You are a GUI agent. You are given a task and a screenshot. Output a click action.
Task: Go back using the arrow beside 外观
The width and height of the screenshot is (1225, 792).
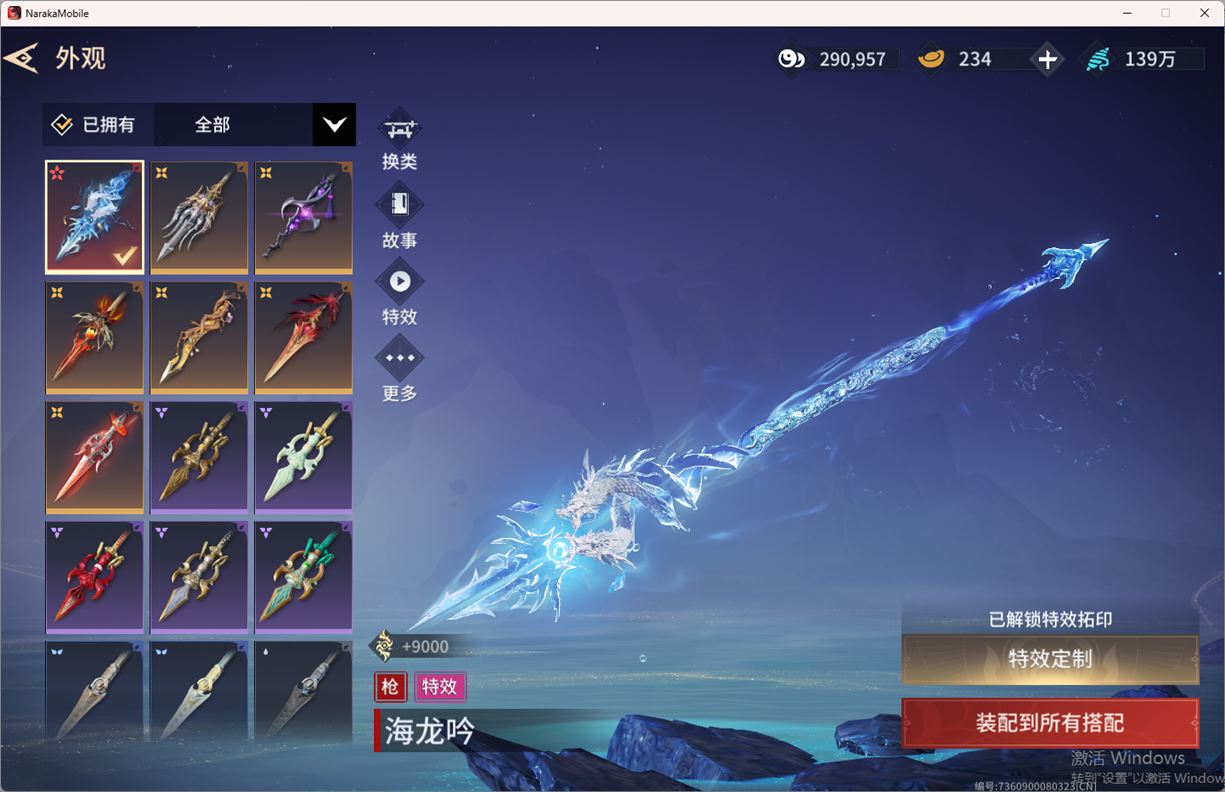pos(22,58)
